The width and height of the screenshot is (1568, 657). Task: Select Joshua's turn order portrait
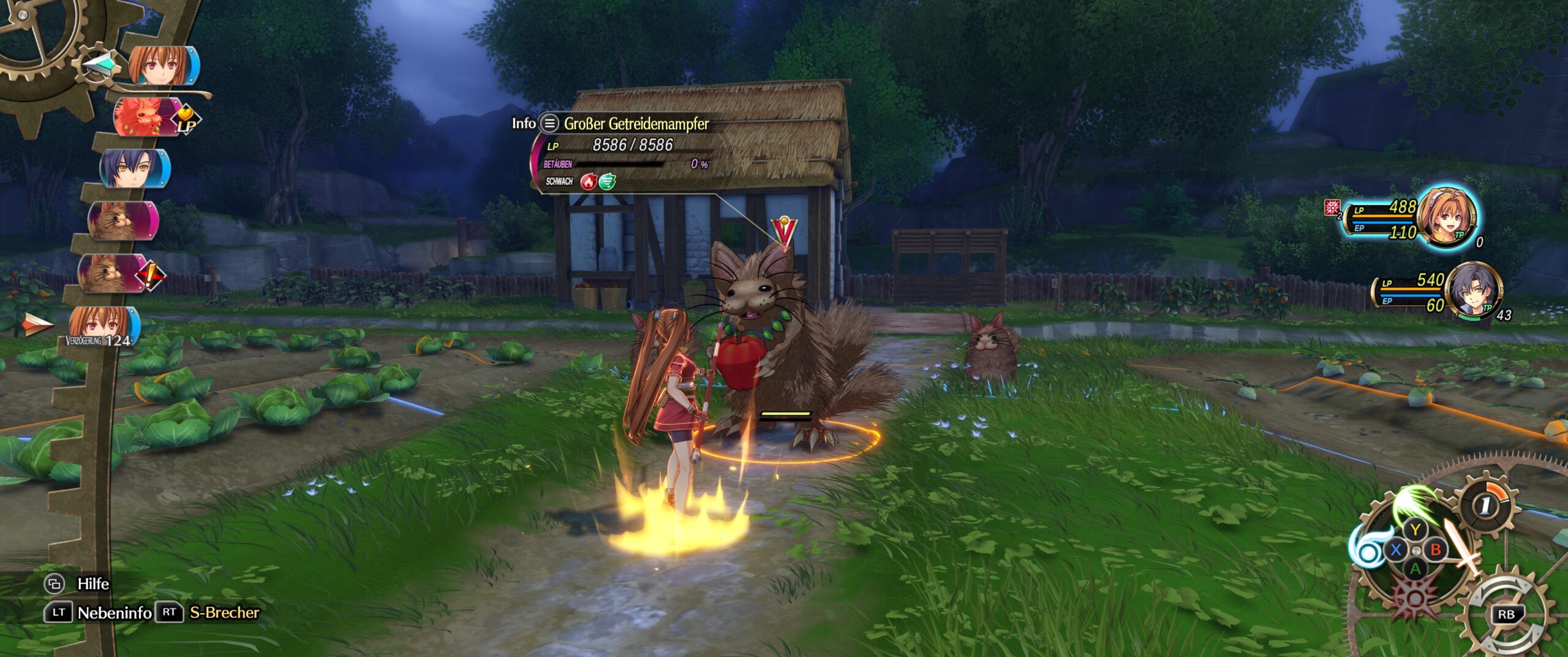point(134,169)
